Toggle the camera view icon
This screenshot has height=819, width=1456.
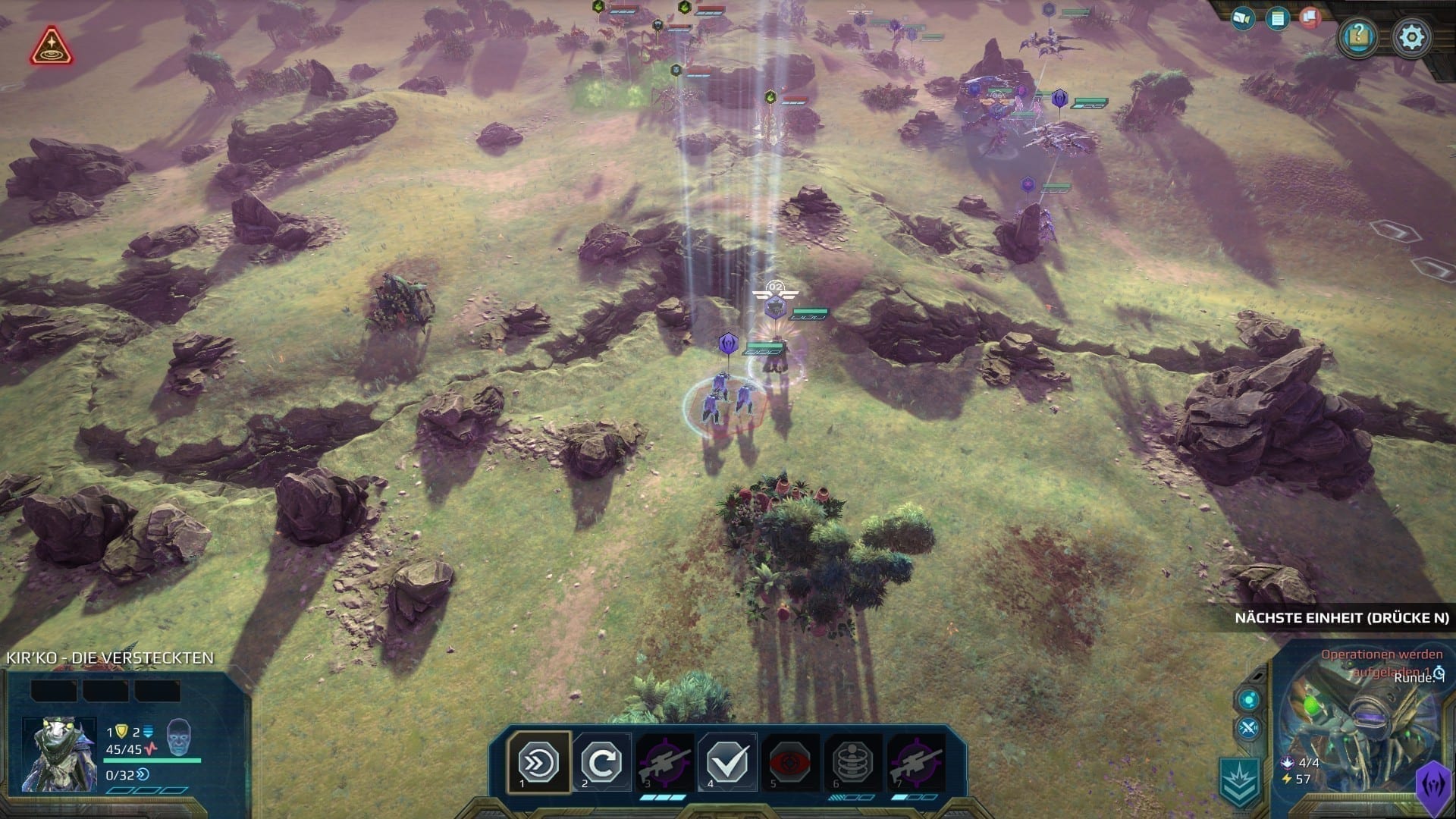tap(1243, 18)
